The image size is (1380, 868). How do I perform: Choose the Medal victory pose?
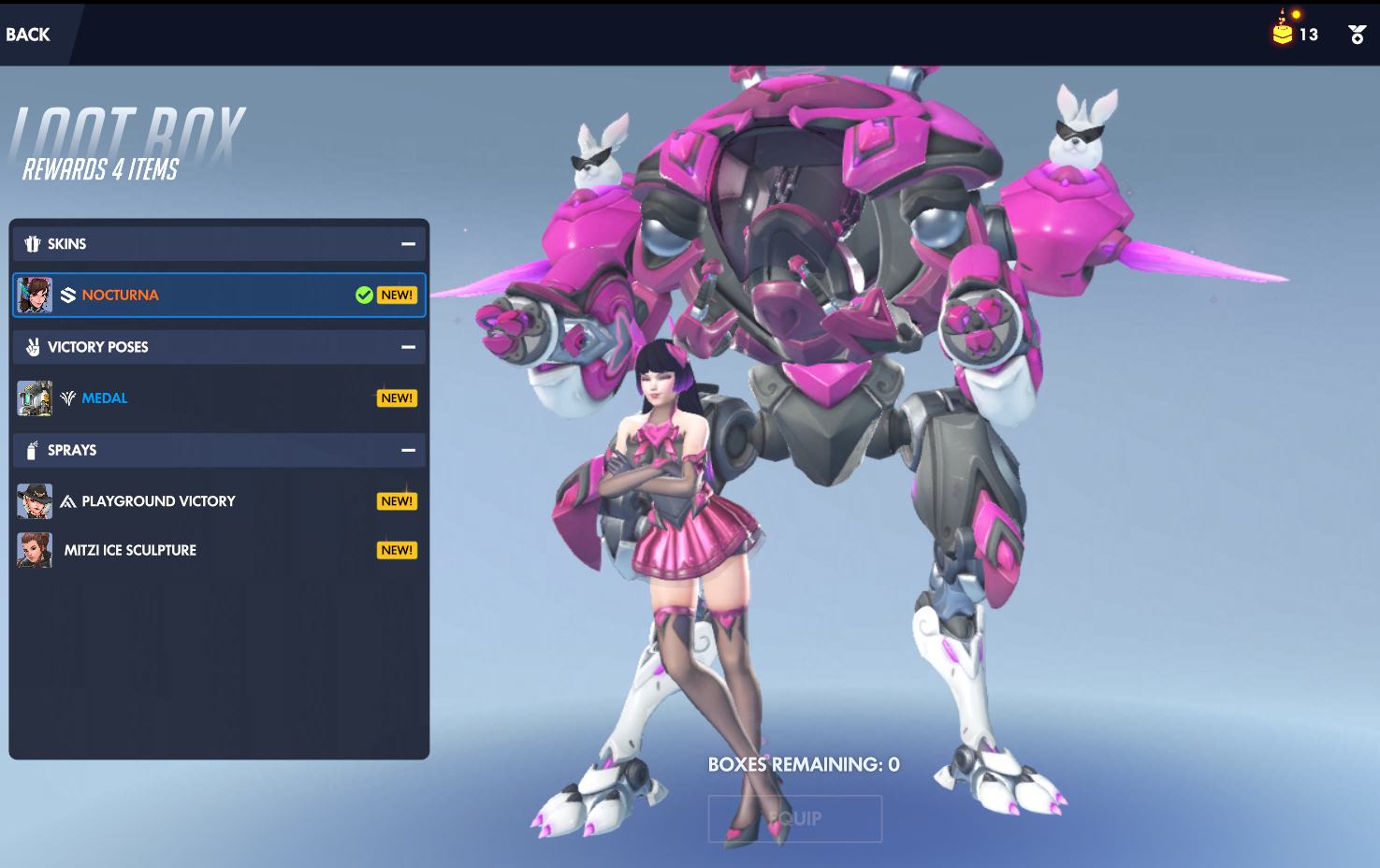(219, 398)
